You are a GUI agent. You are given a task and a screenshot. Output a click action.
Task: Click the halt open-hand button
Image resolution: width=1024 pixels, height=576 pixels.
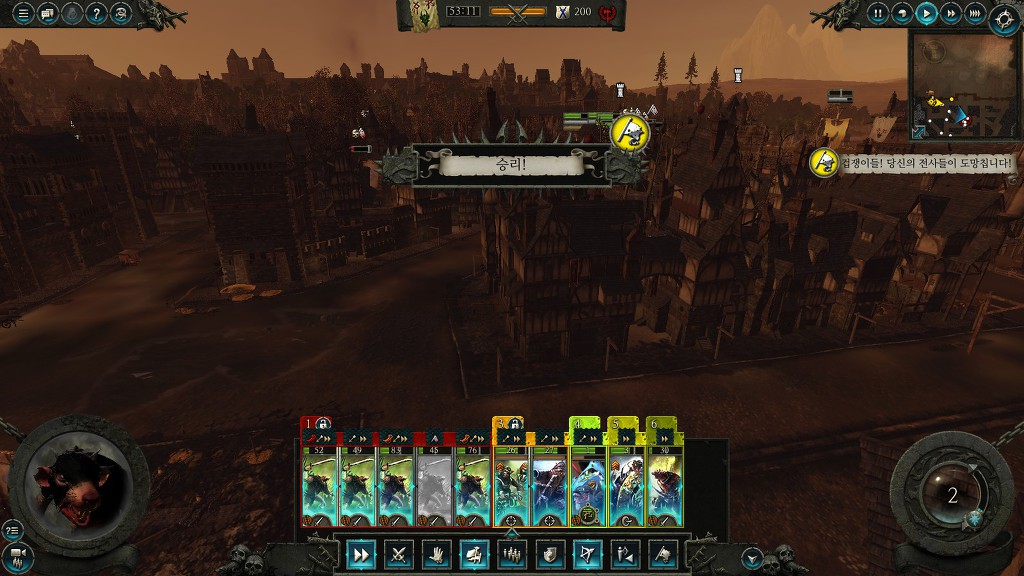[x=437, y=554]
